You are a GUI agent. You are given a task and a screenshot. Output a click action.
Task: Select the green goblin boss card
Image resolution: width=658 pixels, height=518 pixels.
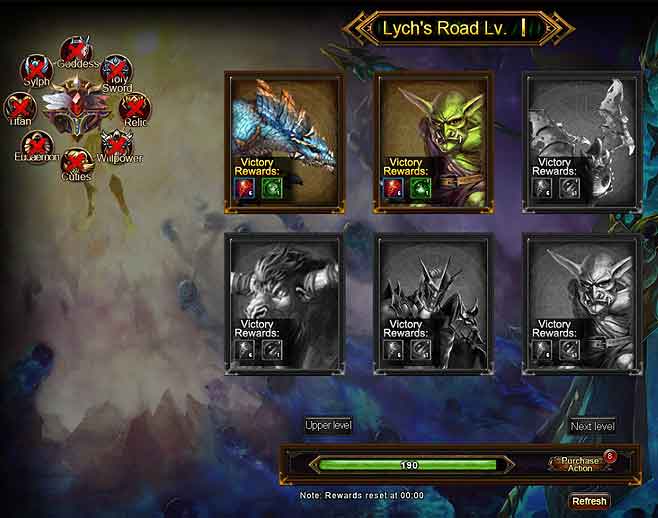[x=433, y=125]
